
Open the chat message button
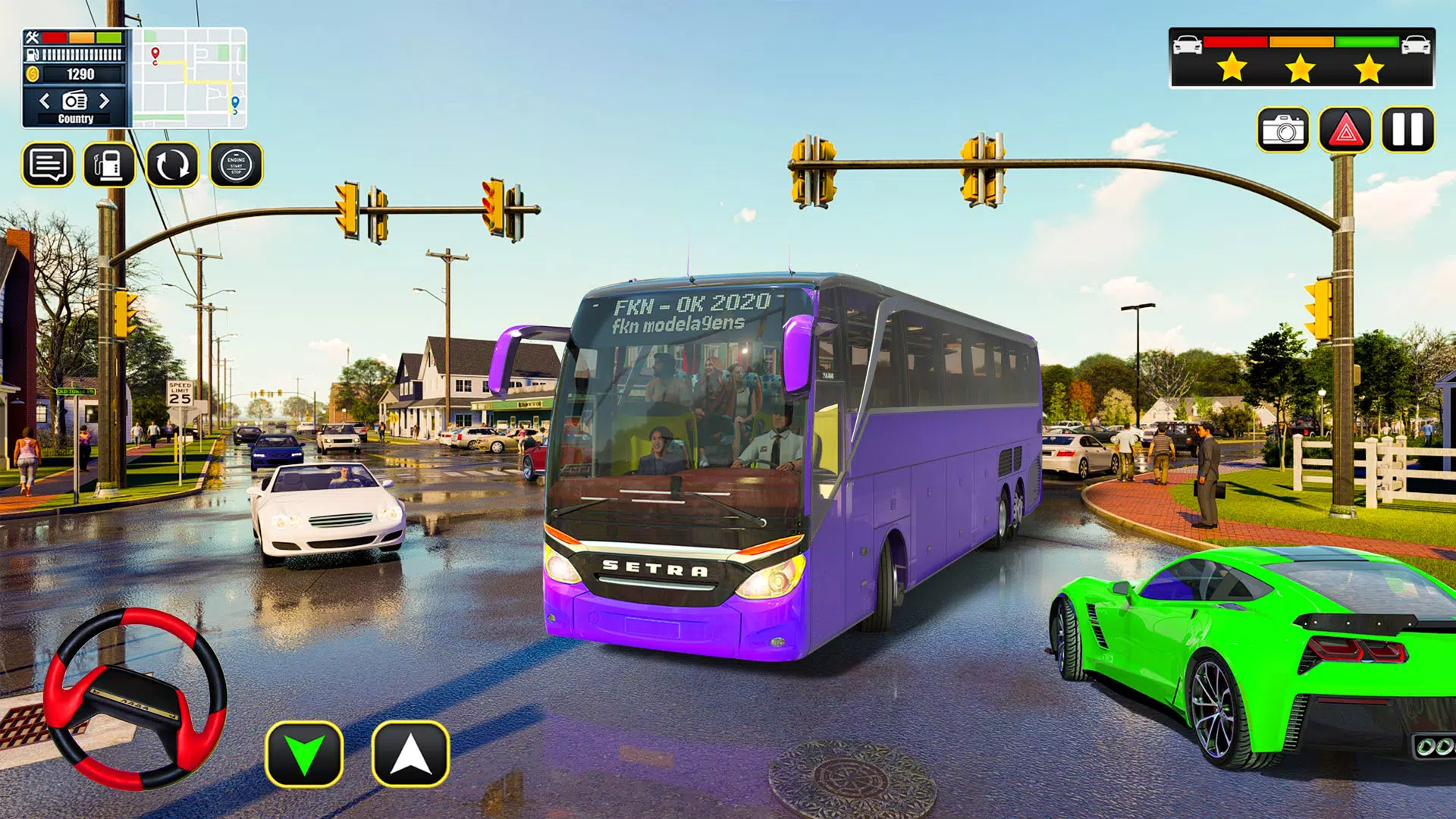click(49, 165)
